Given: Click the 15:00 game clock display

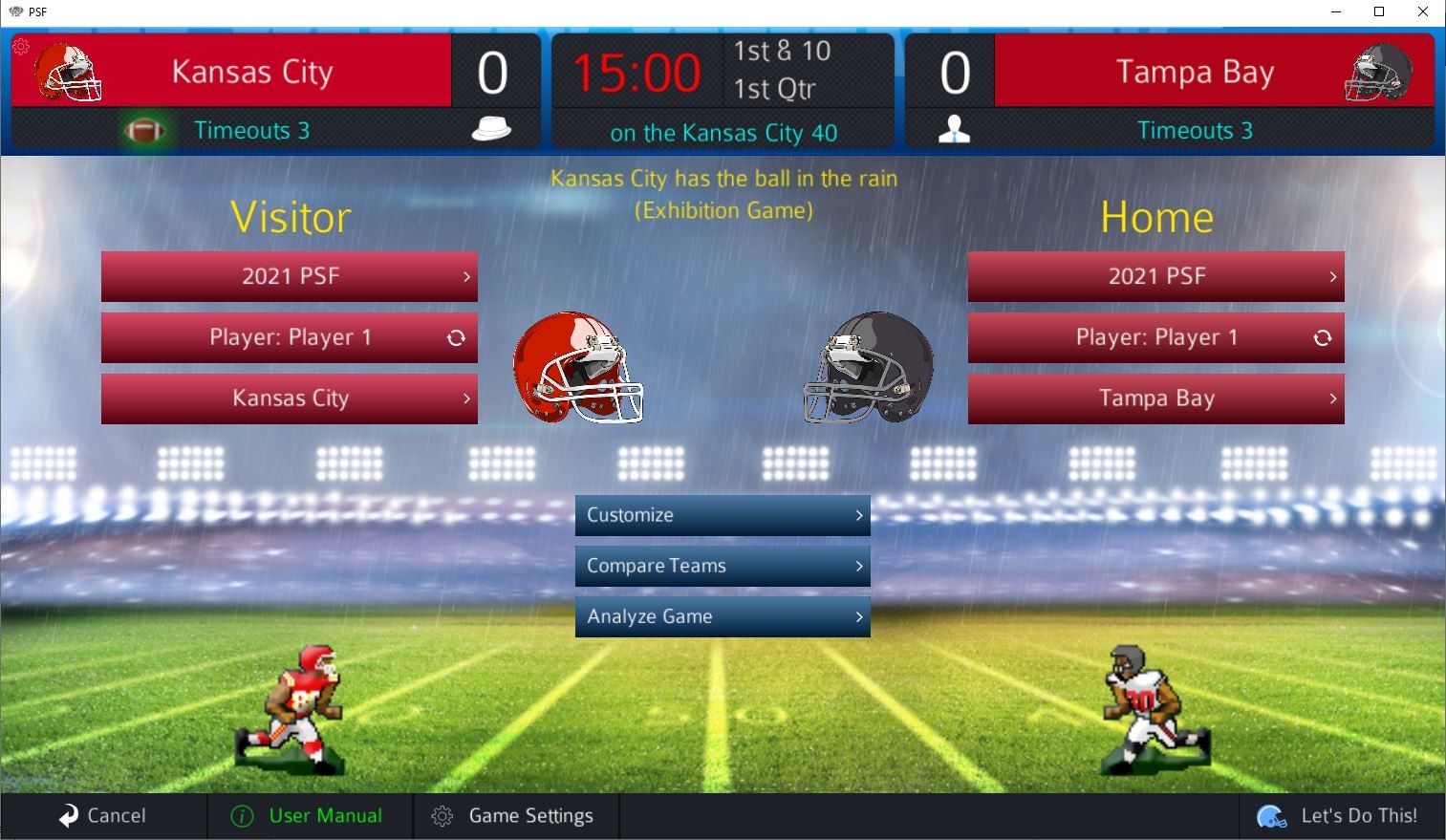Looking at the screenshot, I should click(636, 71).
